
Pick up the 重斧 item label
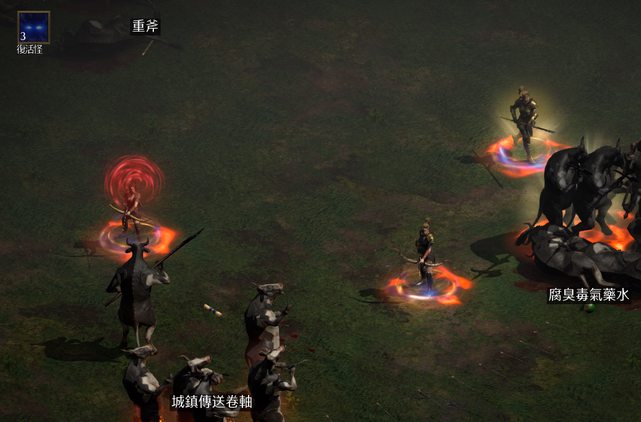coord(145,26)
